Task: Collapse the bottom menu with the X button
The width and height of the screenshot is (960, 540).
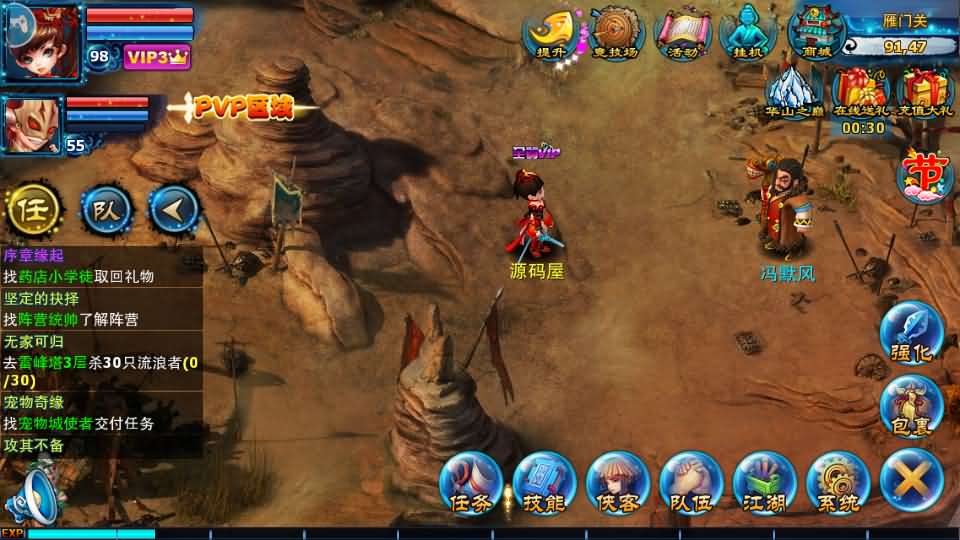Action: [911, 480]
